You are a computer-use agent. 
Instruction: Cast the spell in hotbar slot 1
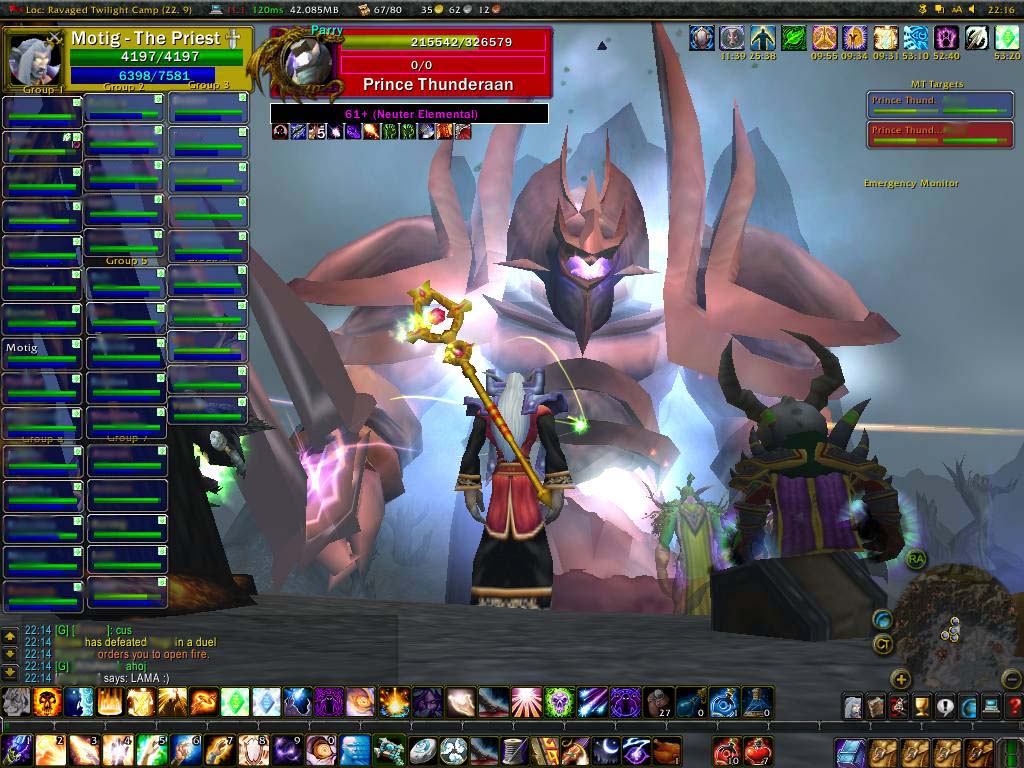[x=18, y=750]
